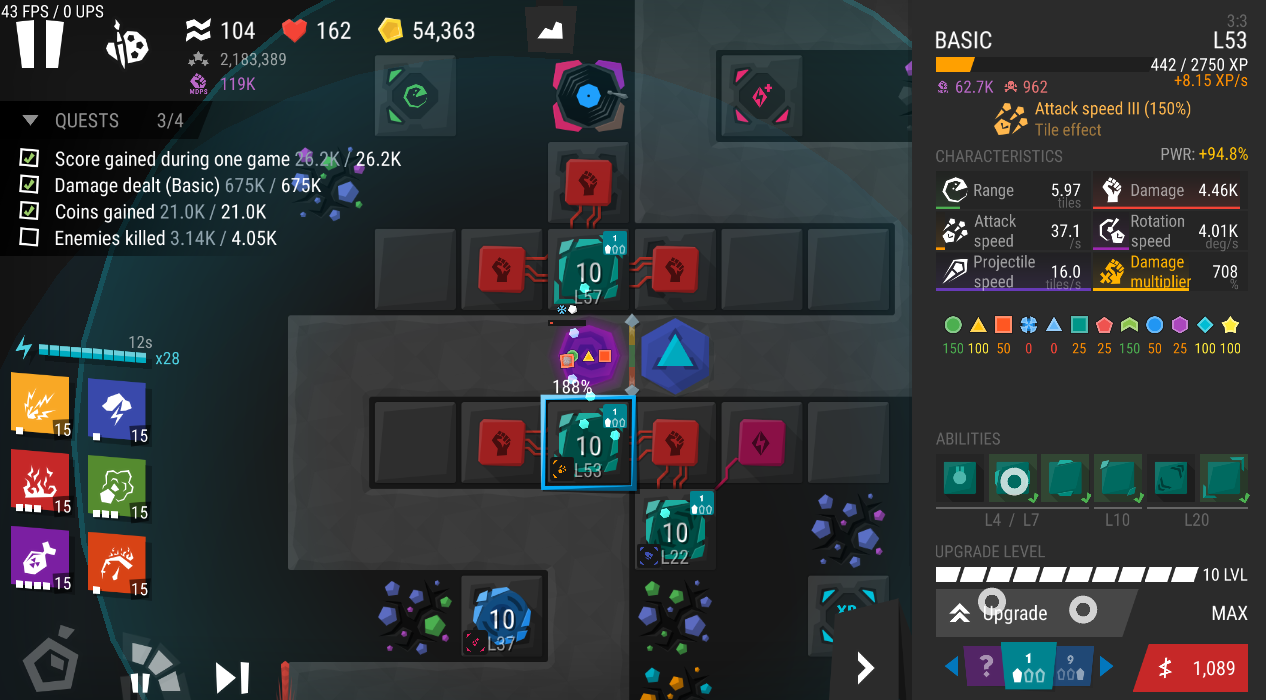Call the next wave with the skip button
The width and height of the screenshot is (1266, 700).
232,678
